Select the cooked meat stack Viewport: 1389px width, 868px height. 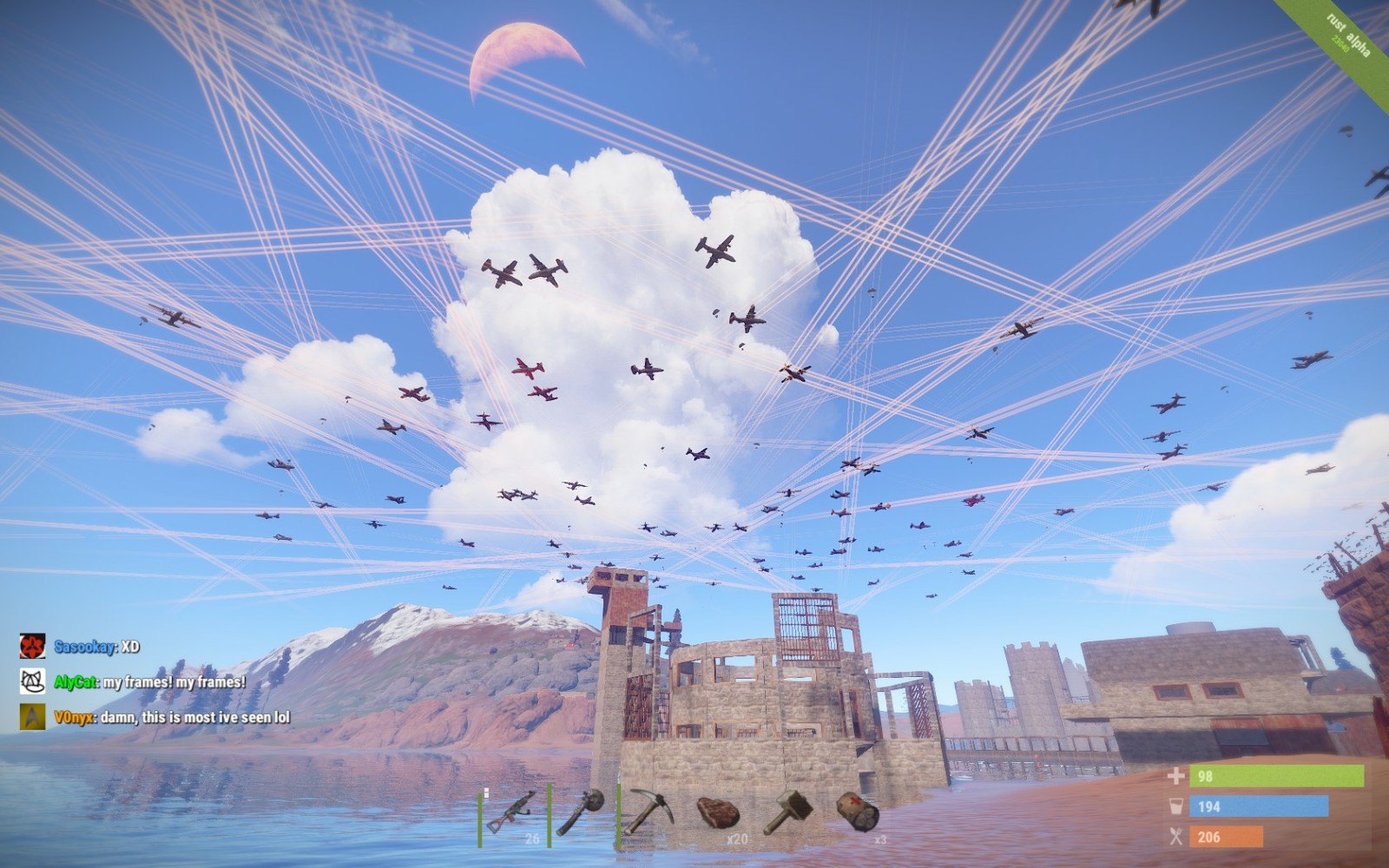coord(718,813)
